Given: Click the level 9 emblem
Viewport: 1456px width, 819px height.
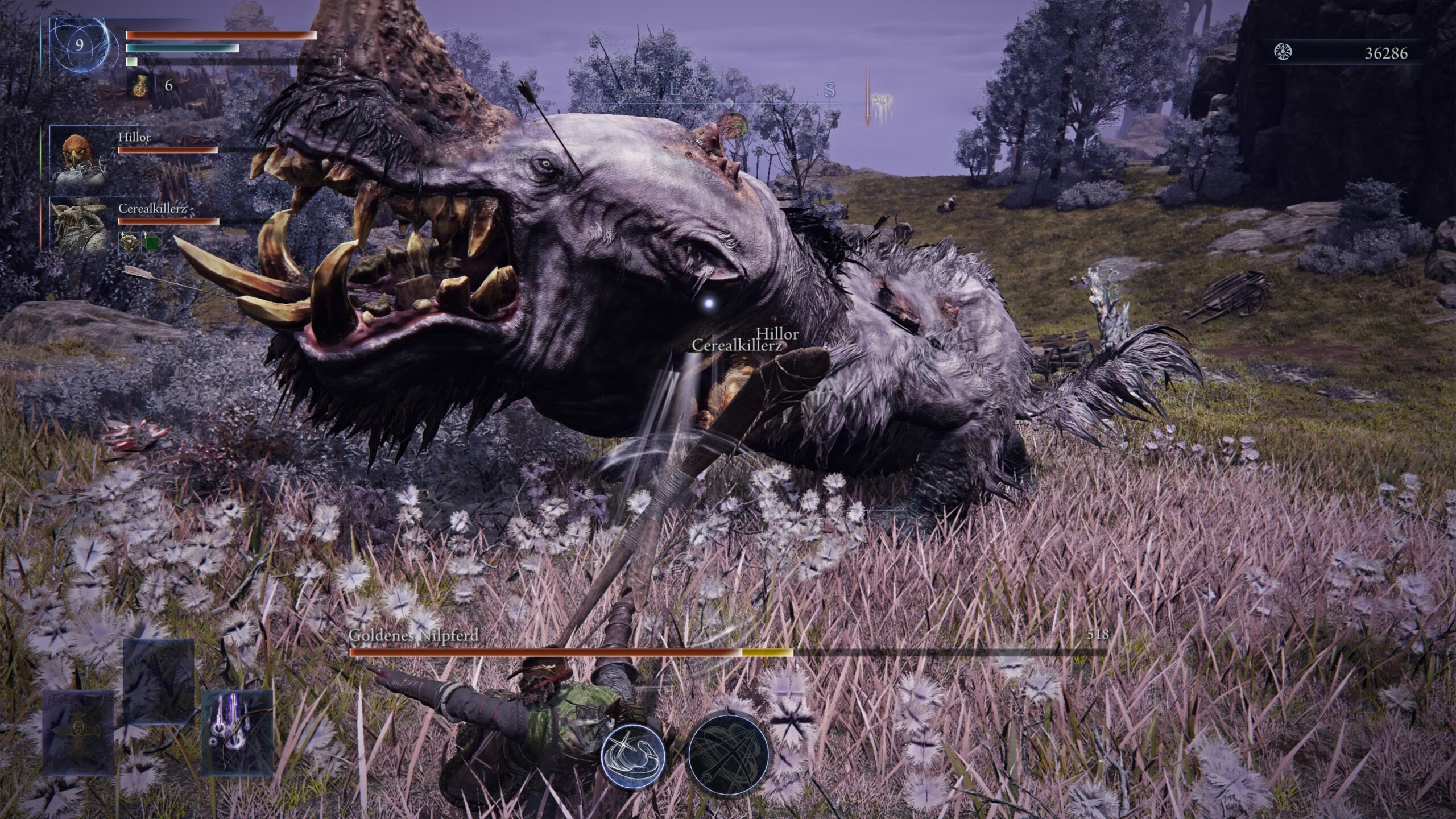Looking at the screenshot, I should coord(79,45).
